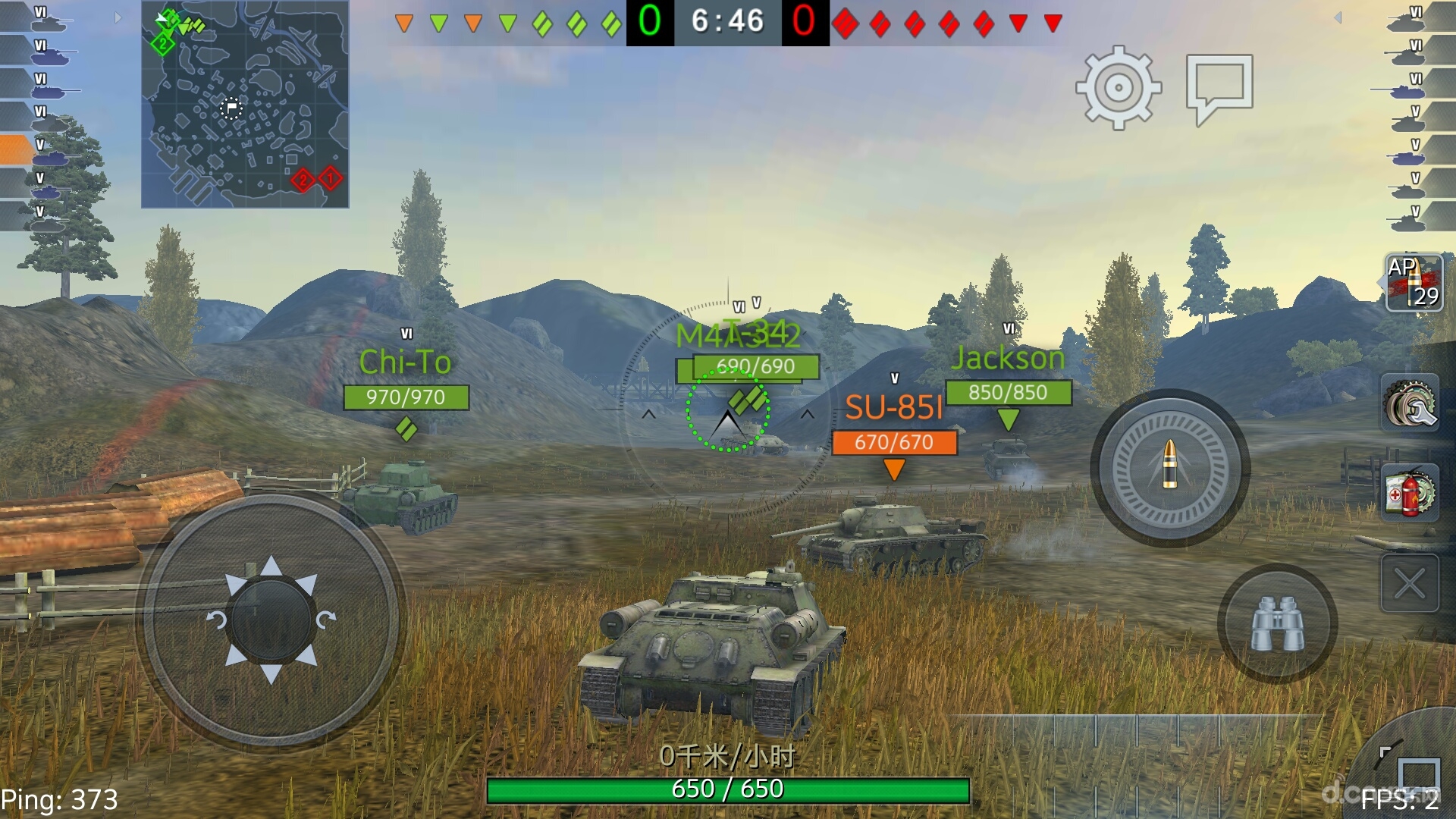Activate binoculars sniper view

click(x=1277, y=623)
